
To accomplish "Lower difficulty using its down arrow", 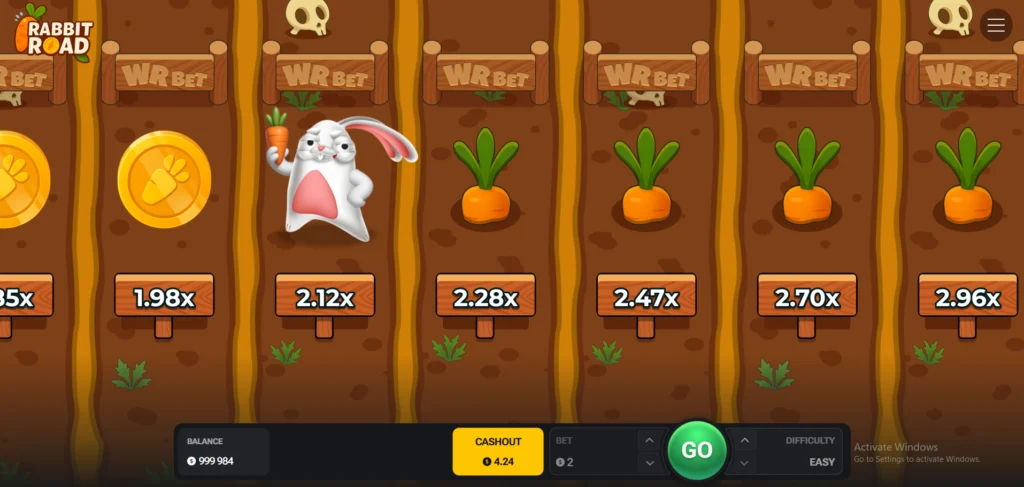I will click(744, 462).
